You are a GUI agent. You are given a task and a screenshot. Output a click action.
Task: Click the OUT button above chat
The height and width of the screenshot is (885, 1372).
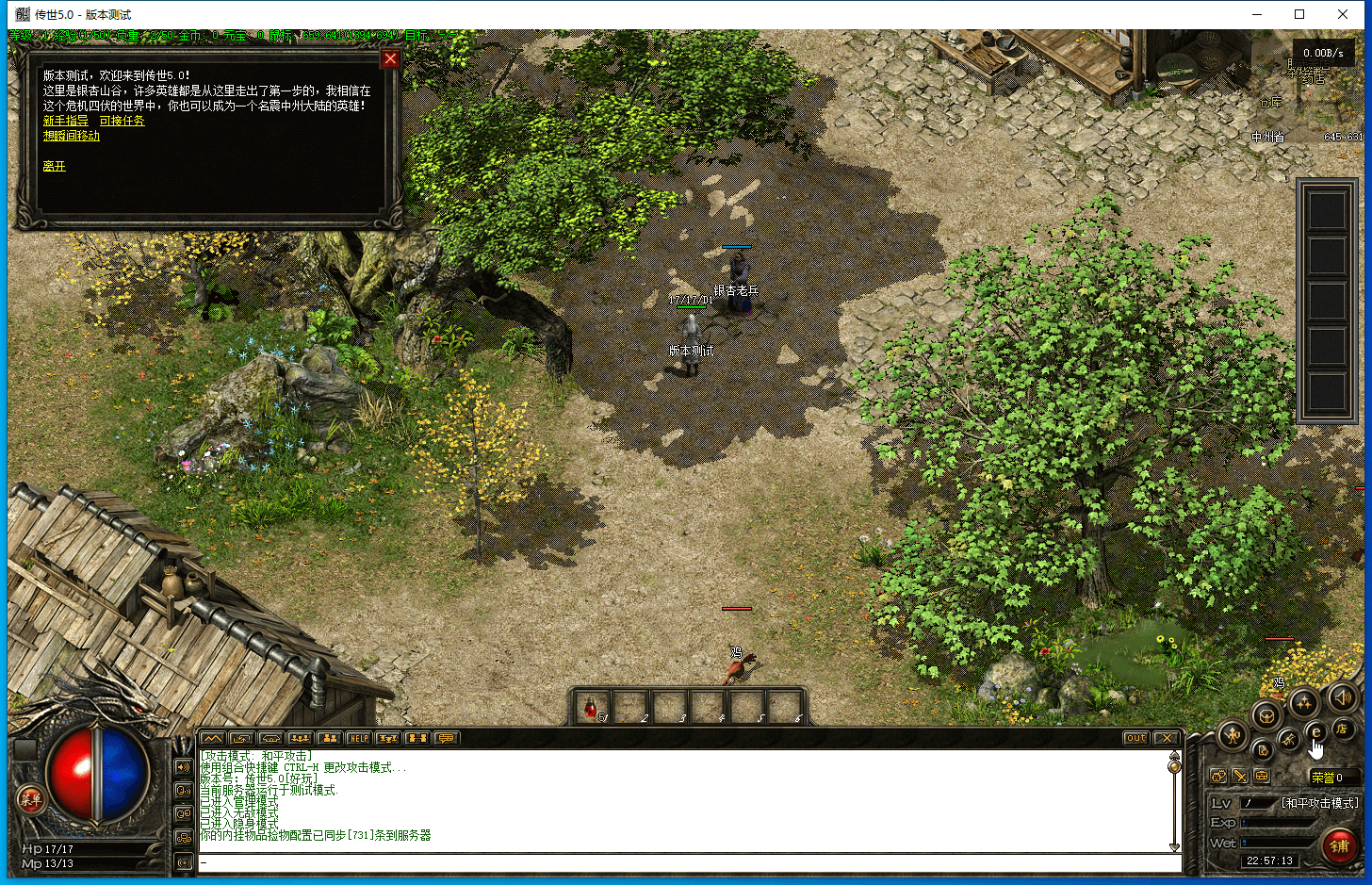click(x=1136, y=738)
